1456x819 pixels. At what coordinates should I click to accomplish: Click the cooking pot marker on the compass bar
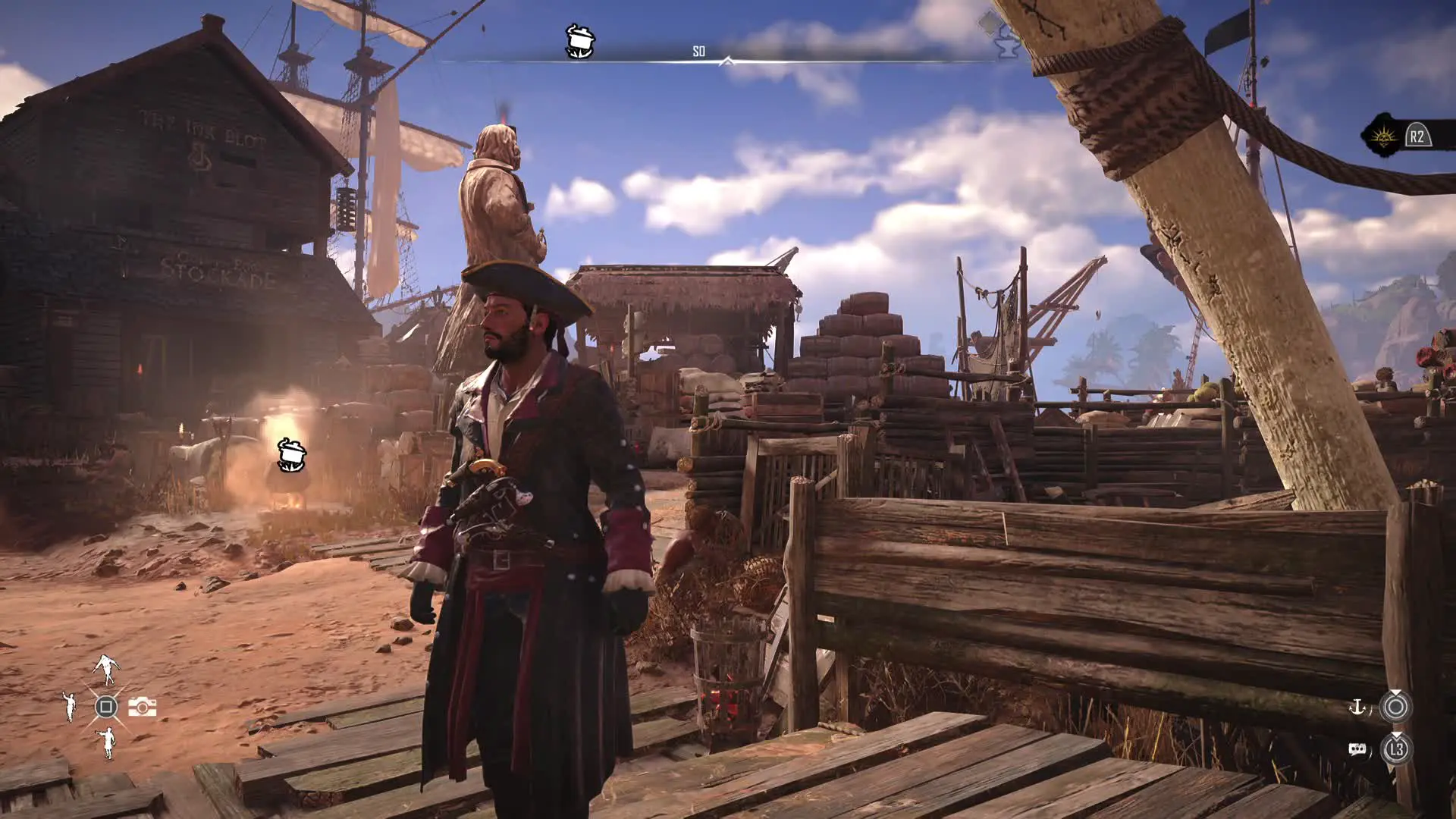click(580, 41)
